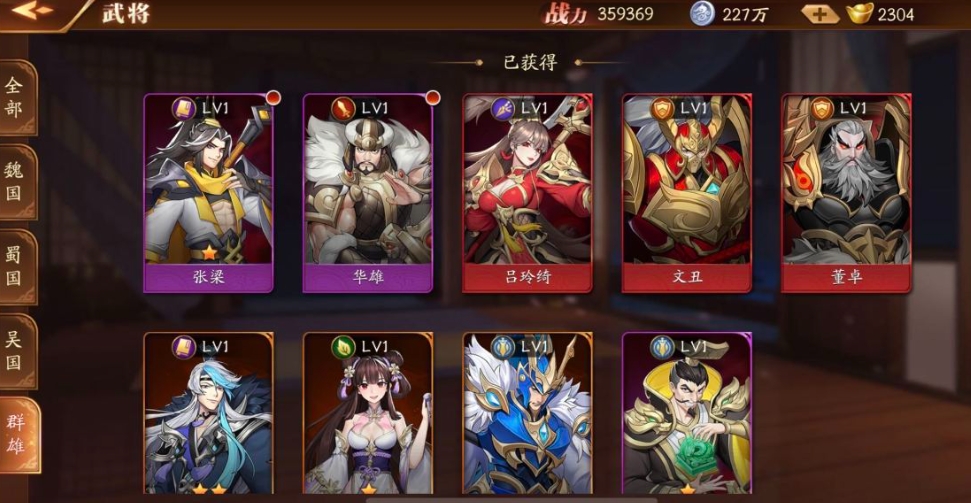The width and height of the screenshot is (971, 503).
Task: Choose the 吕玲绮 hero card
Action: (527, 192)
